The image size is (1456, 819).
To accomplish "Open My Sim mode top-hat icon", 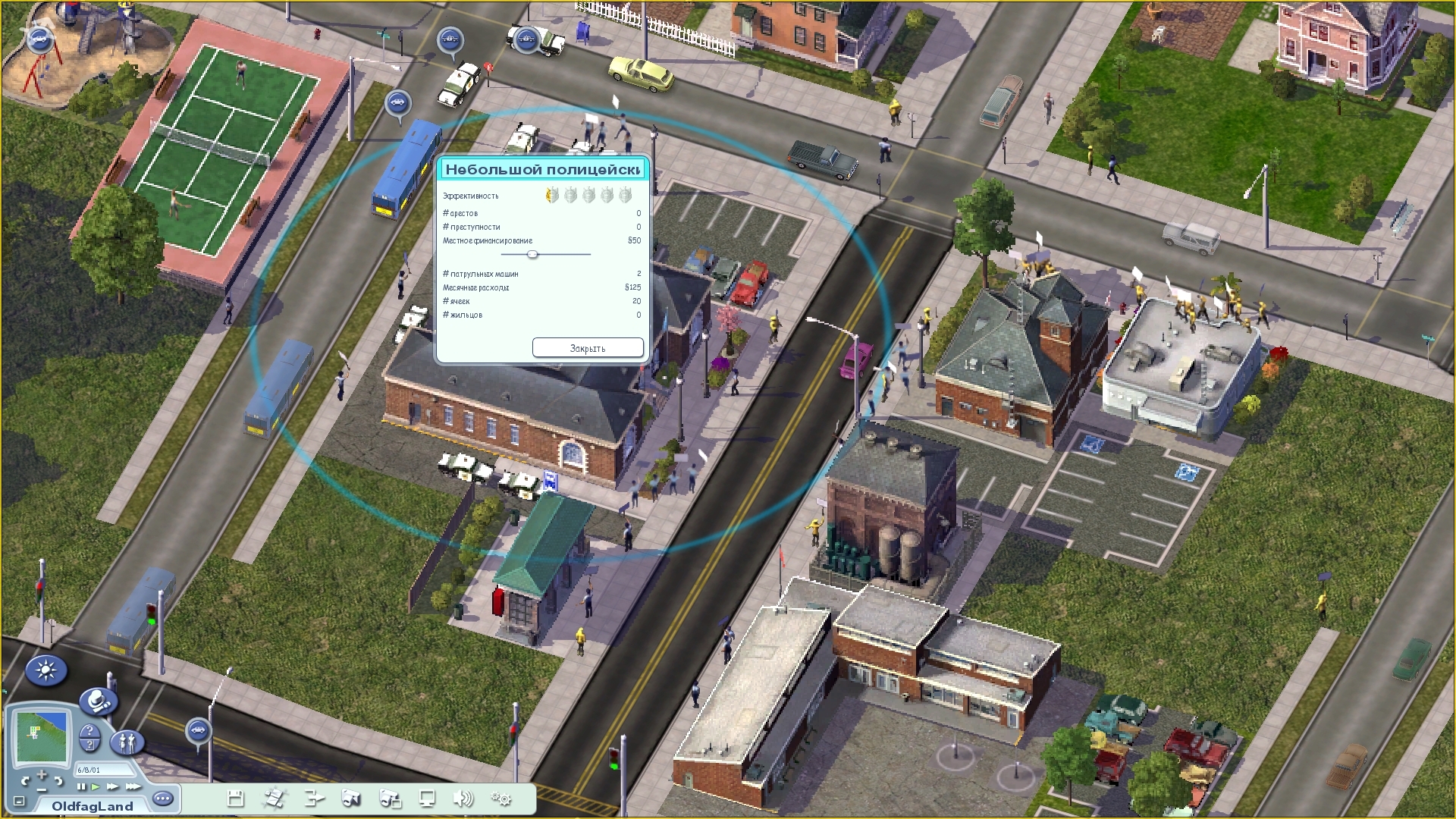I will tap(98, 702).
